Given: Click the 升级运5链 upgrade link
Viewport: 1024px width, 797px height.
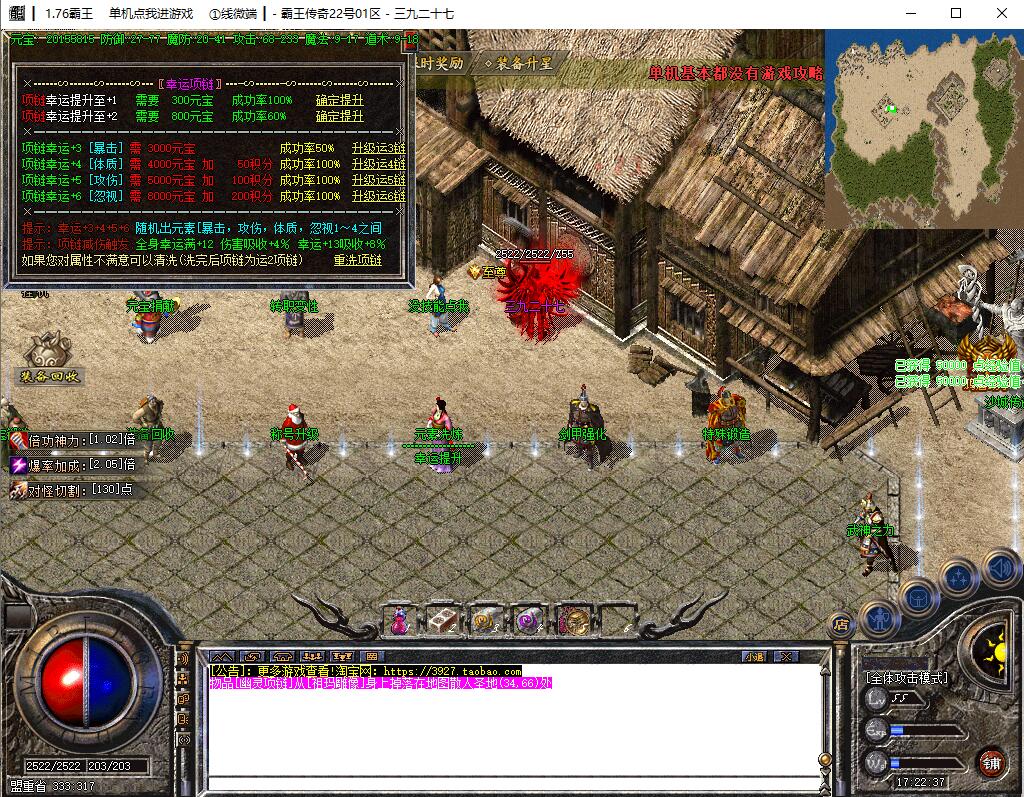Looking at the screenshot, I should tap(378, 180).
